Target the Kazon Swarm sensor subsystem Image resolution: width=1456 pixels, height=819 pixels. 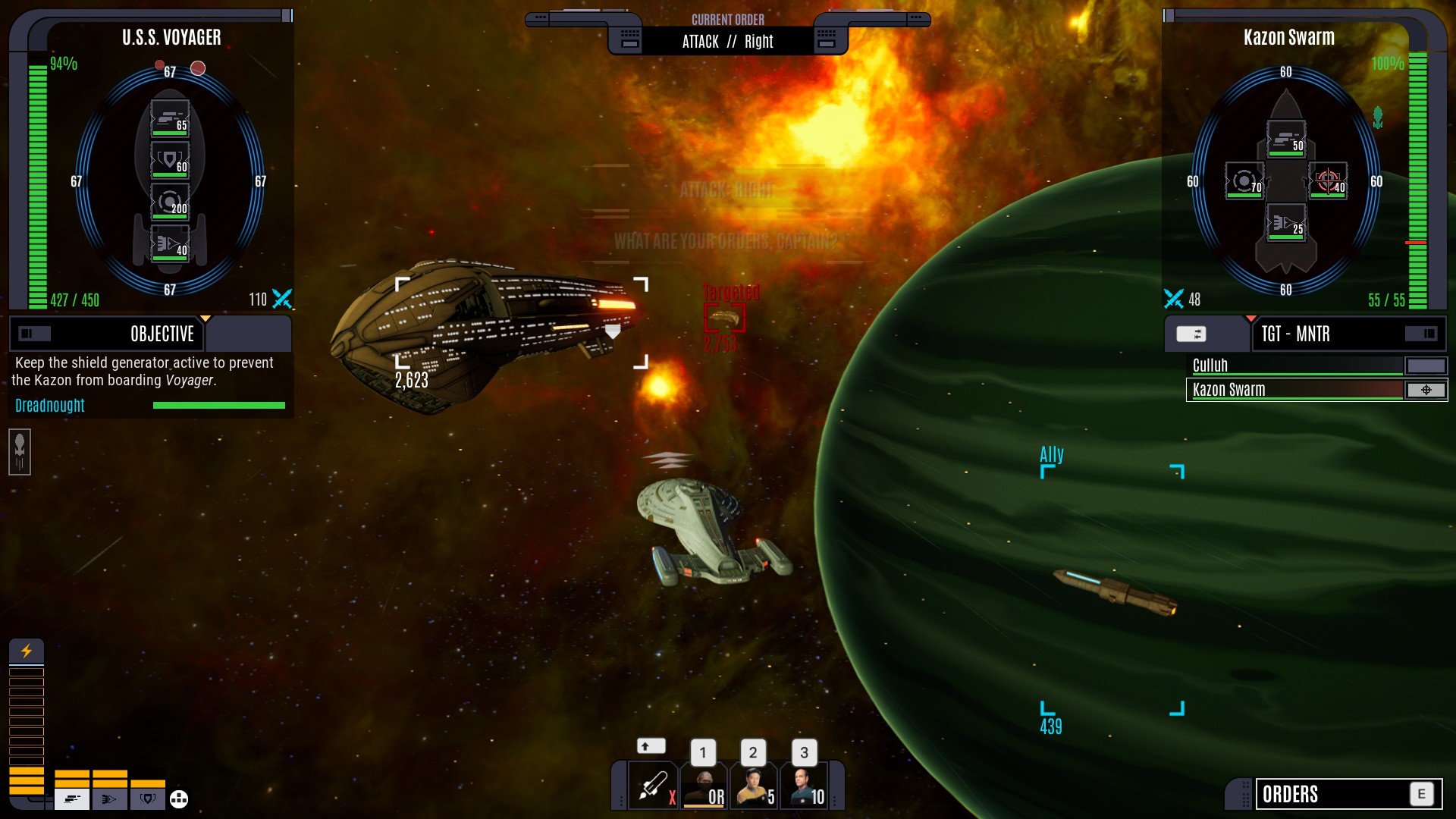click(x=1244, y=181)
